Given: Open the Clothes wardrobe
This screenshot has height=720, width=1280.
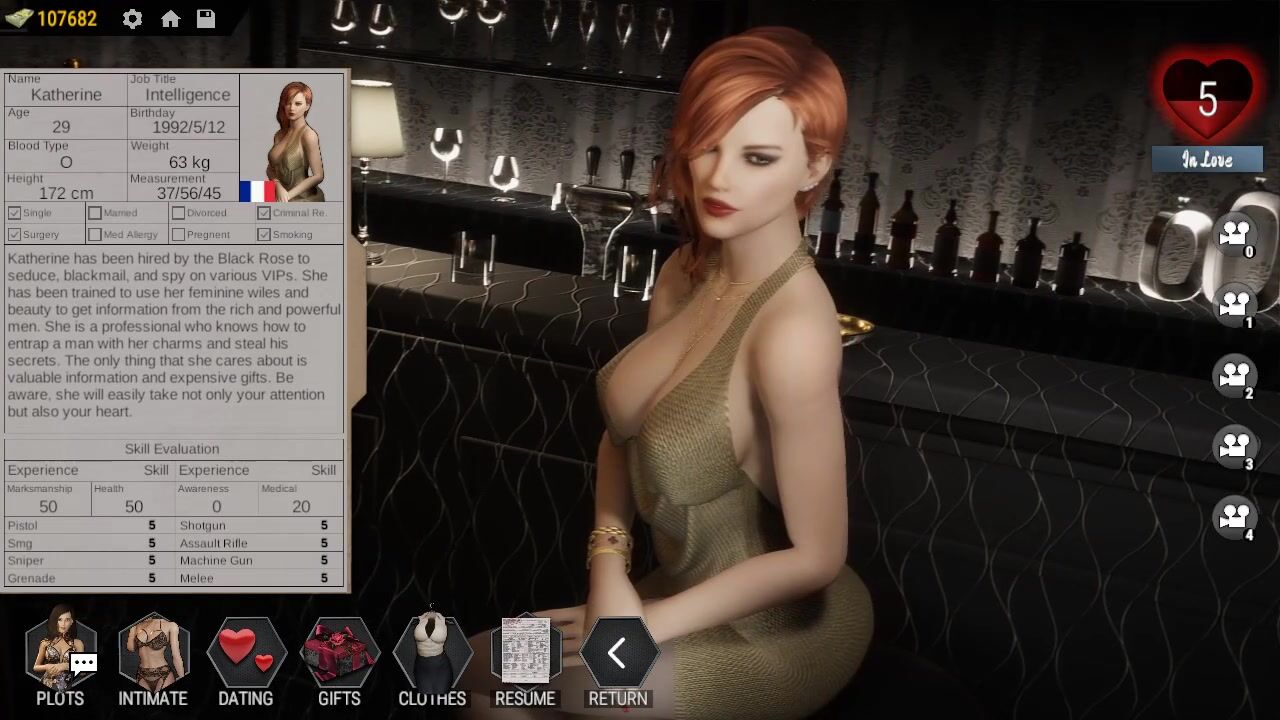Looking at the screenshot, I should point(432,656).
